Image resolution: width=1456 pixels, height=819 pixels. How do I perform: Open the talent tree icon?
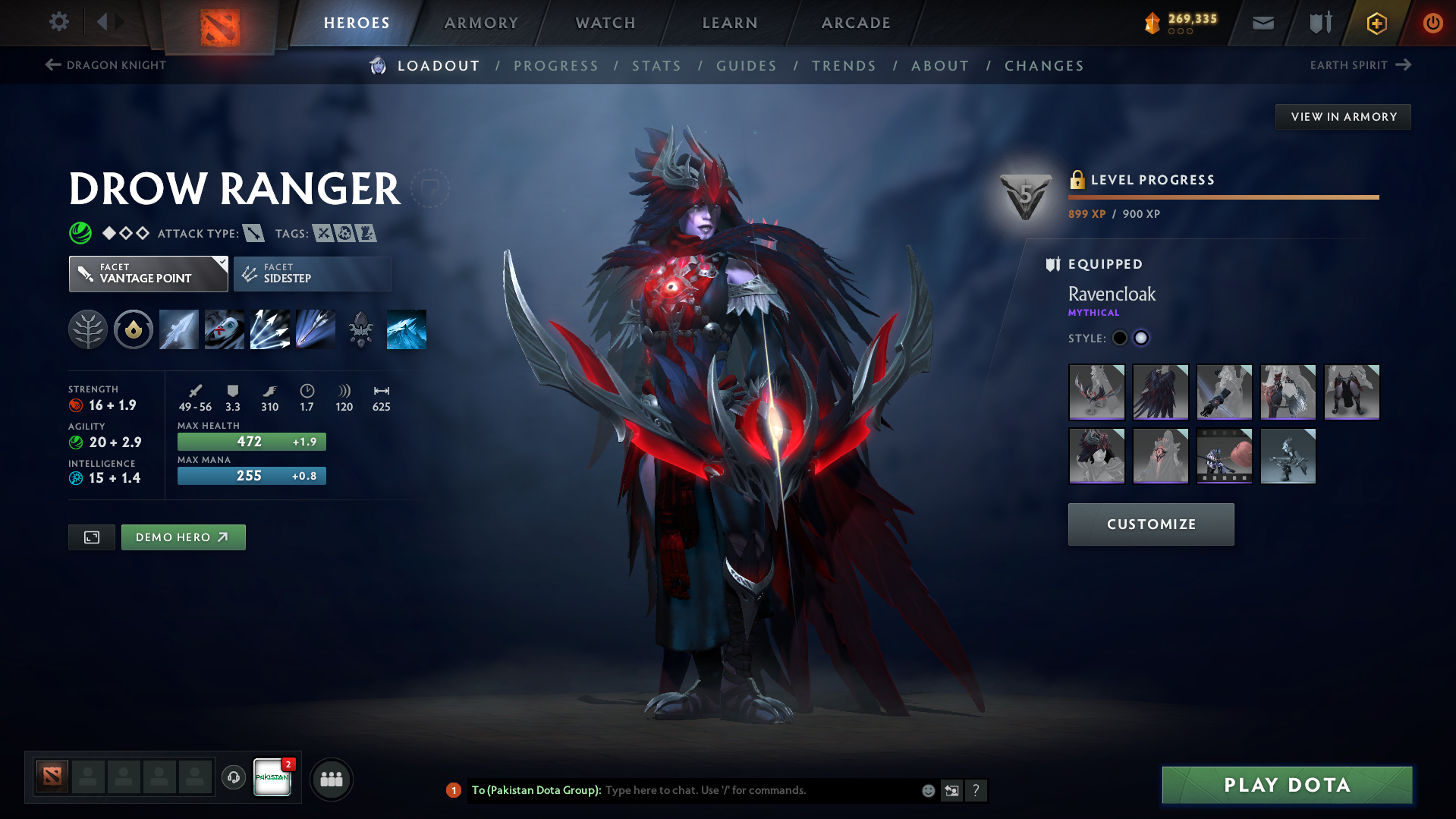coord(89,329)
